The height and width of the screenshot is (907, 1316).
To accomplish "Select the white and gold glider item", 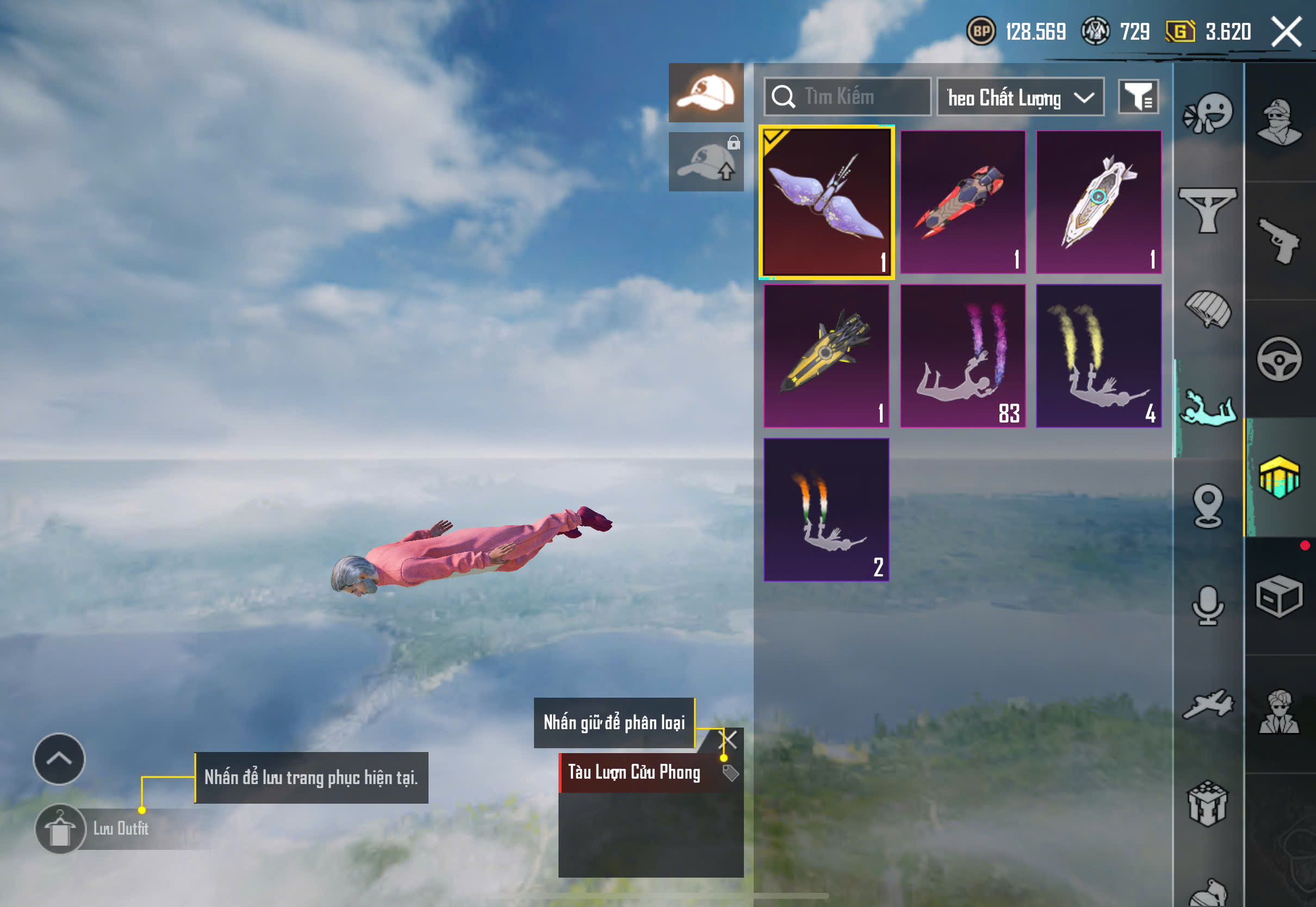I will 1098,202.
